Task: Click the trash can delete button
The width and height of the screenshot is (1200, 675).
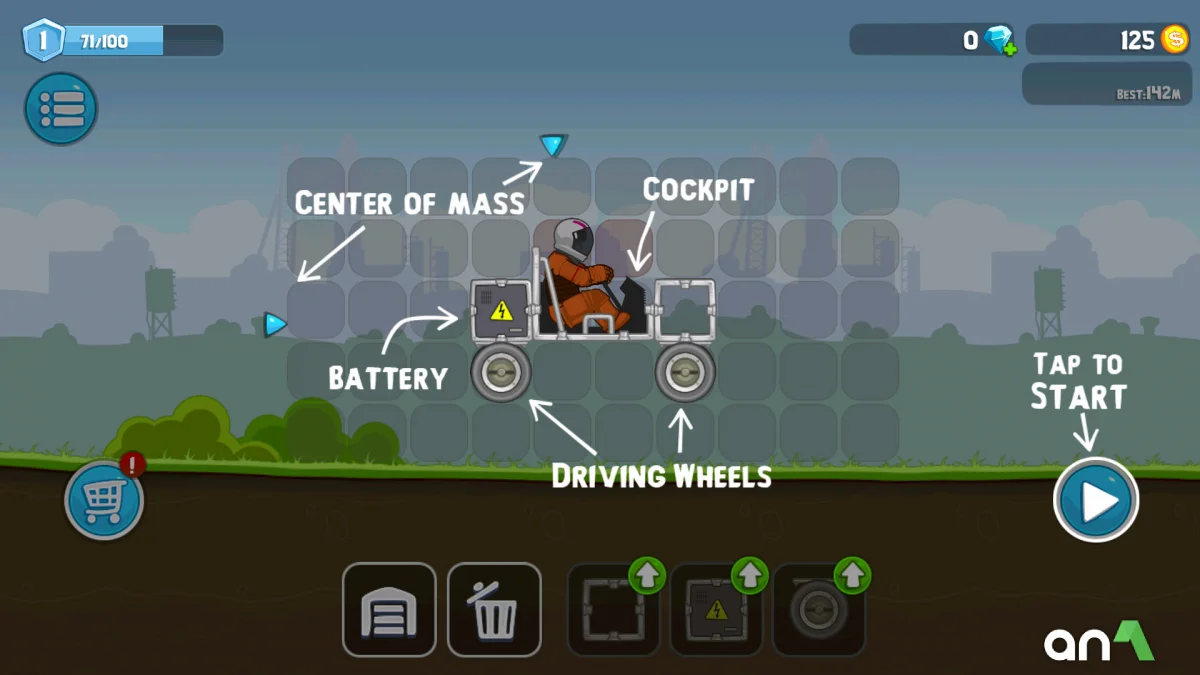Action: tap(494, 610)
